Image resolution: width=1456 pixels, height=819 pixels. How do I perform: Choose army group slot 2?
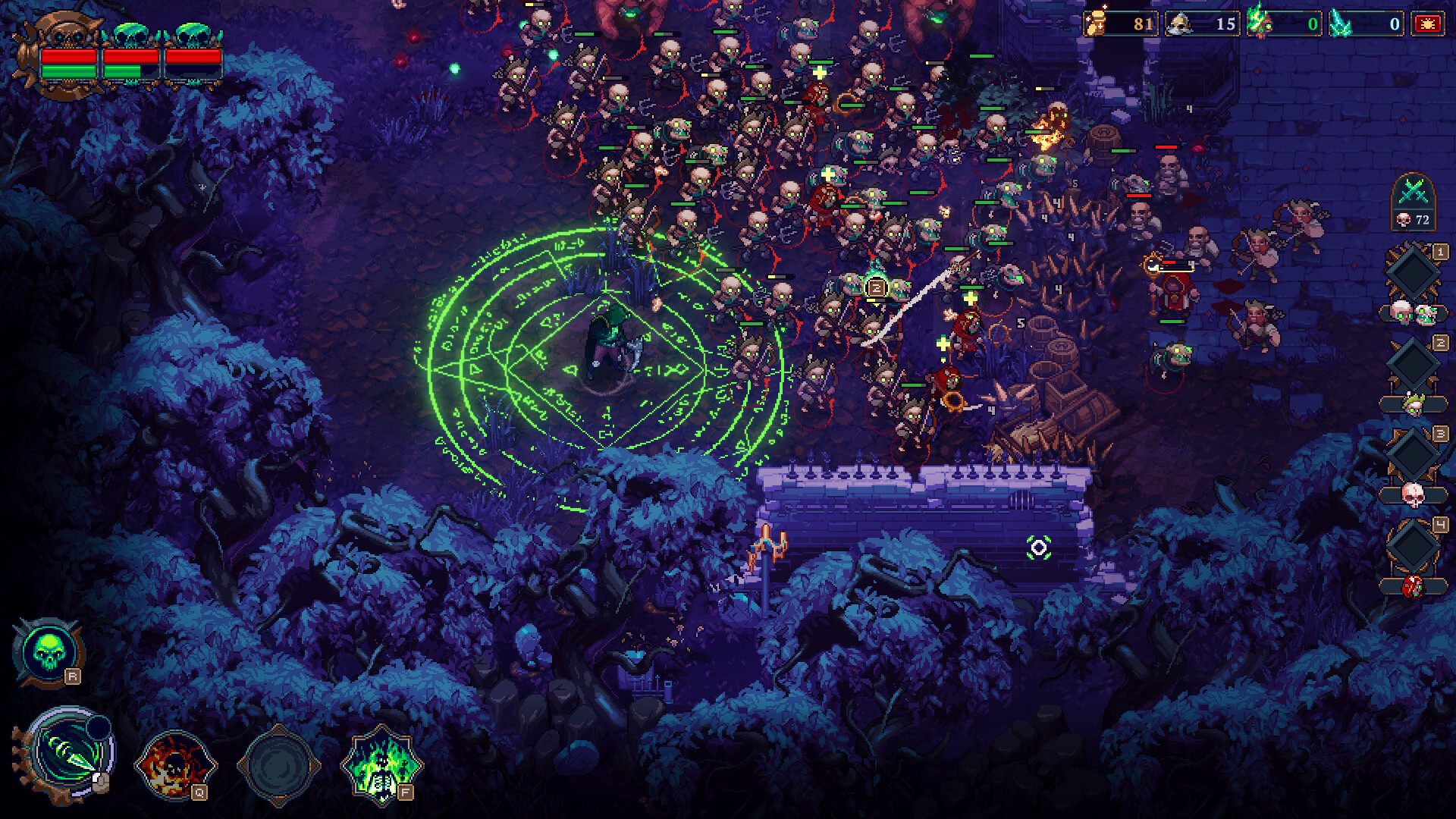coord(1413,364)
